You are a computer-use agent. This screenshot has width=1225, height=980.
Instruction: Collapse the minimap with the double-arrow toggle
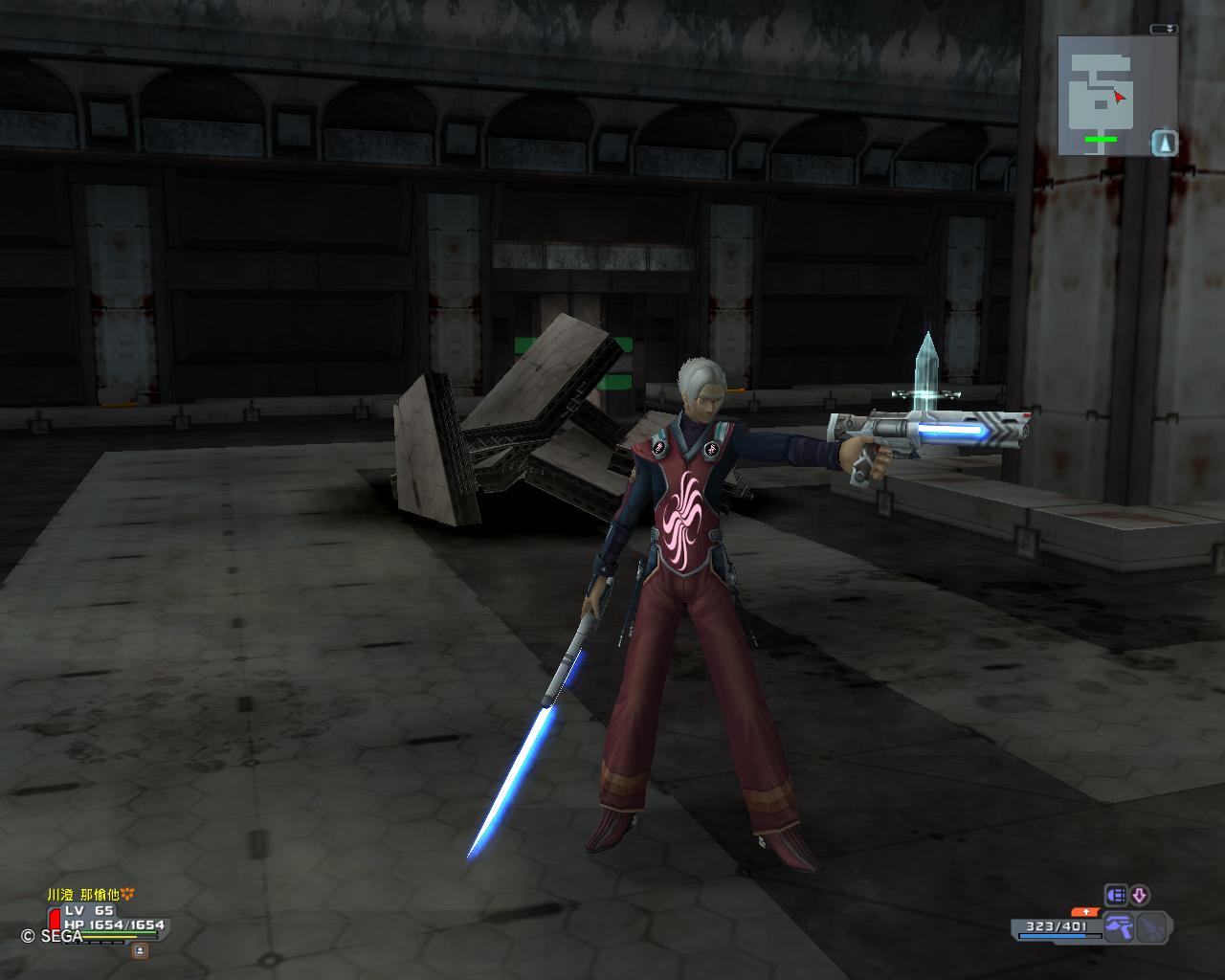tap(1164, 30)
